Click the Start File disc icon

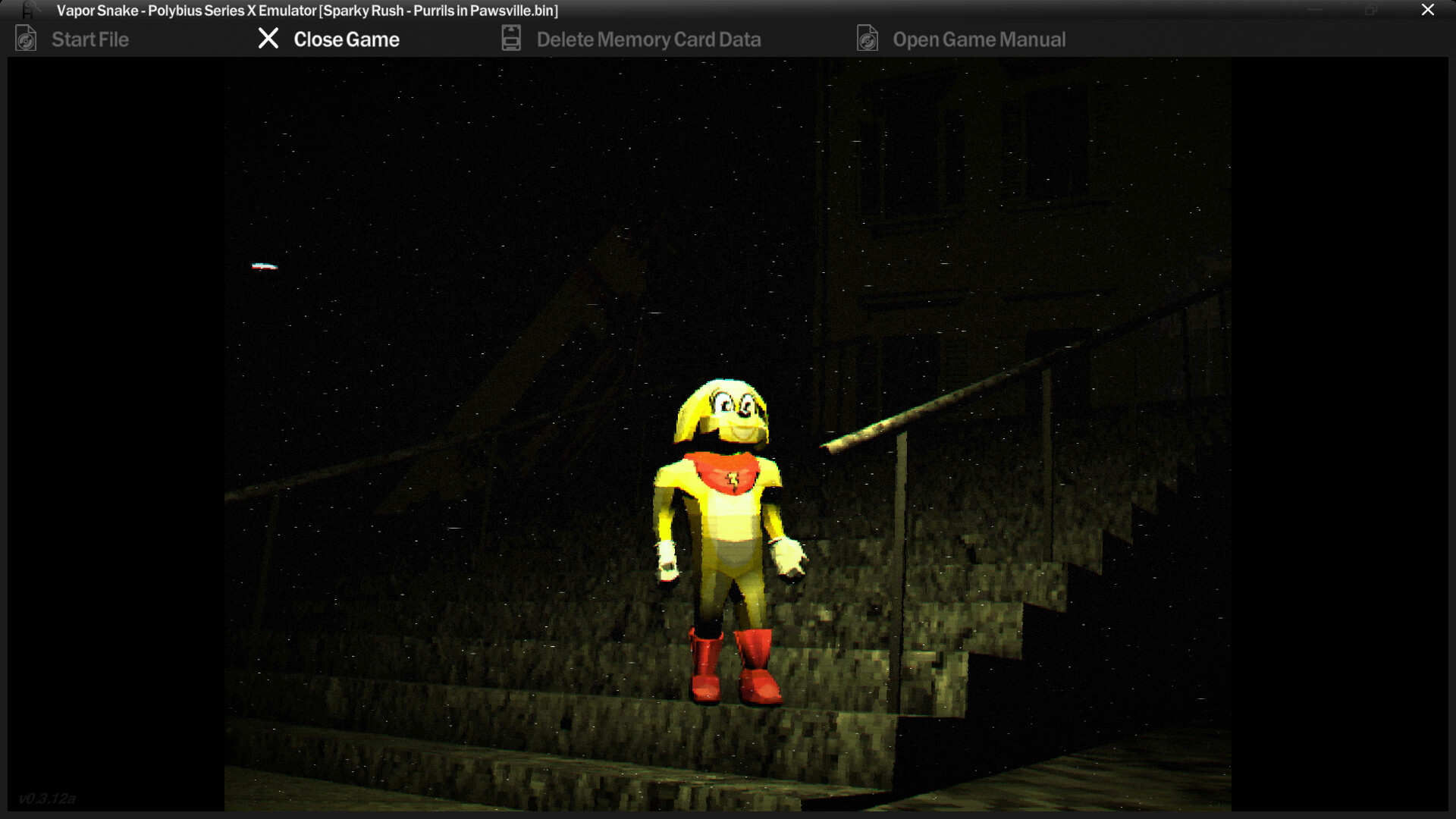tap(25, 38)
